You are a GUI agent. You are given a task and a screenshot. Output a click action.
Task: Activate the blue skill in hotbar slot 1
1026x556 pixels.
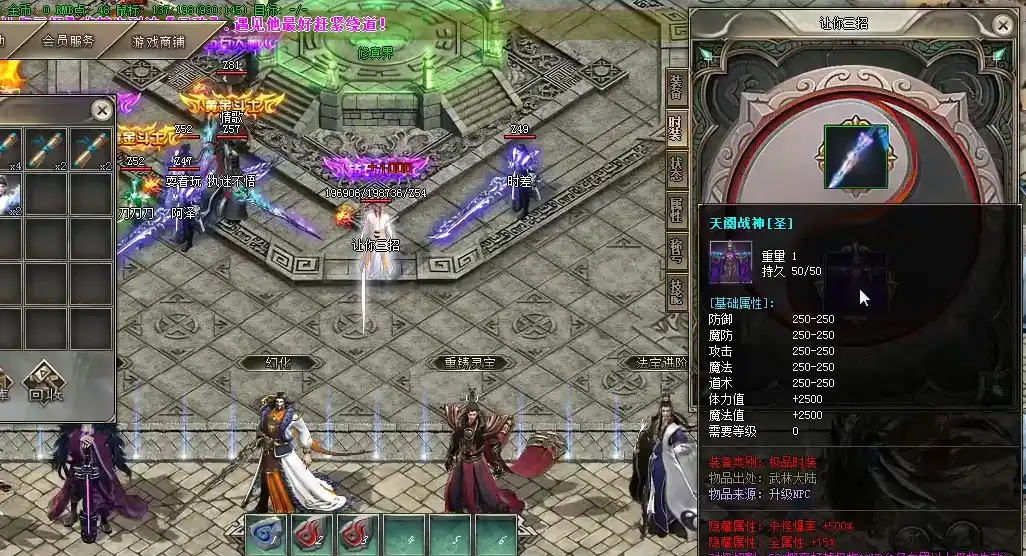point(267,534)
